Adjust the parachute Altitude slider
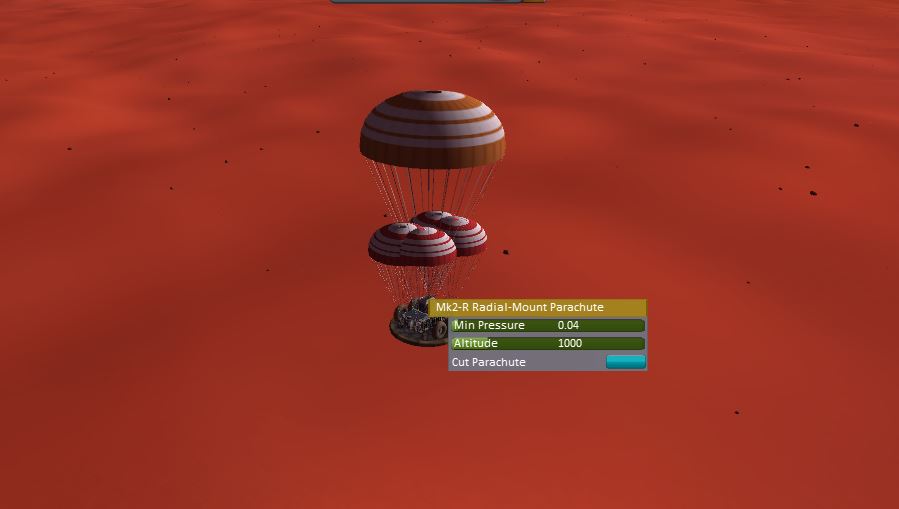Image resolution: width=899 pixels, height=509 pixels. pyautogui.click(x=547, y=343)
